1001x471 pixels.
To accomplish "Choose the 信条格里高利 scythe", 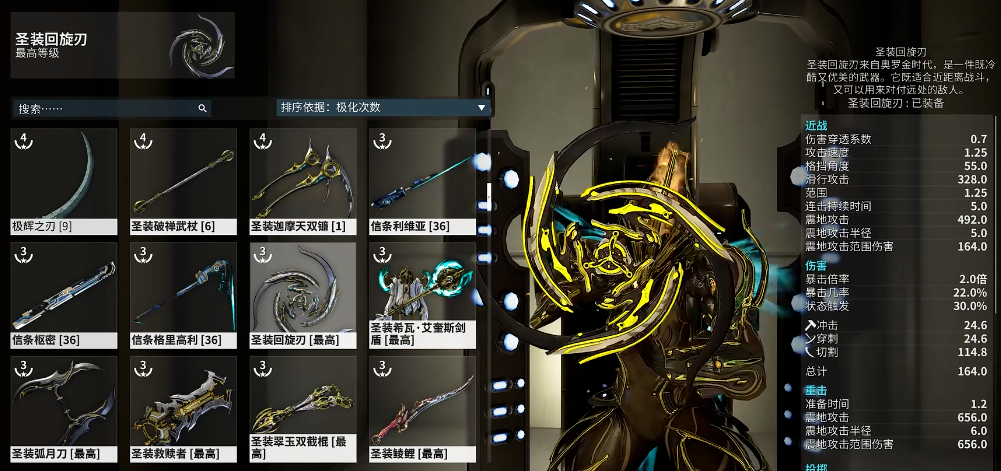I will pos(183,294).
